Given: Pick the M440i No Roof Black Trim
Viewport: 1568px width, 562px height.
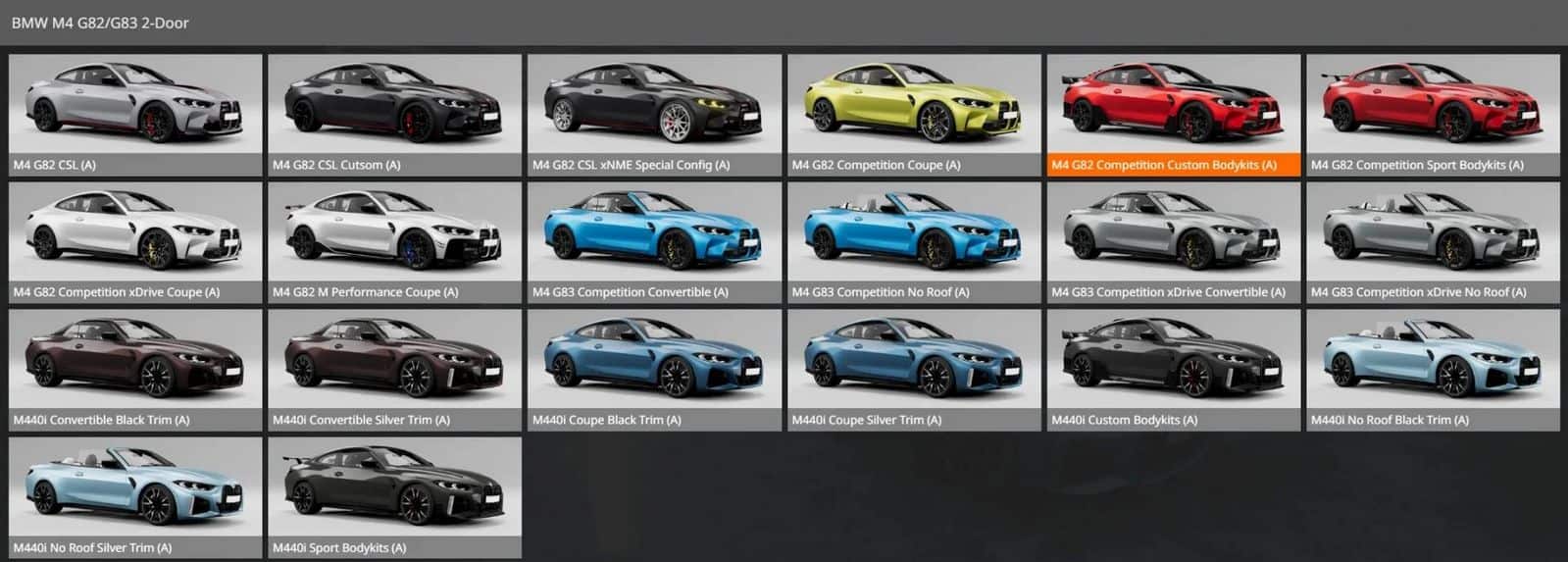Looking at the screenshot, I should click(1432, 369).
